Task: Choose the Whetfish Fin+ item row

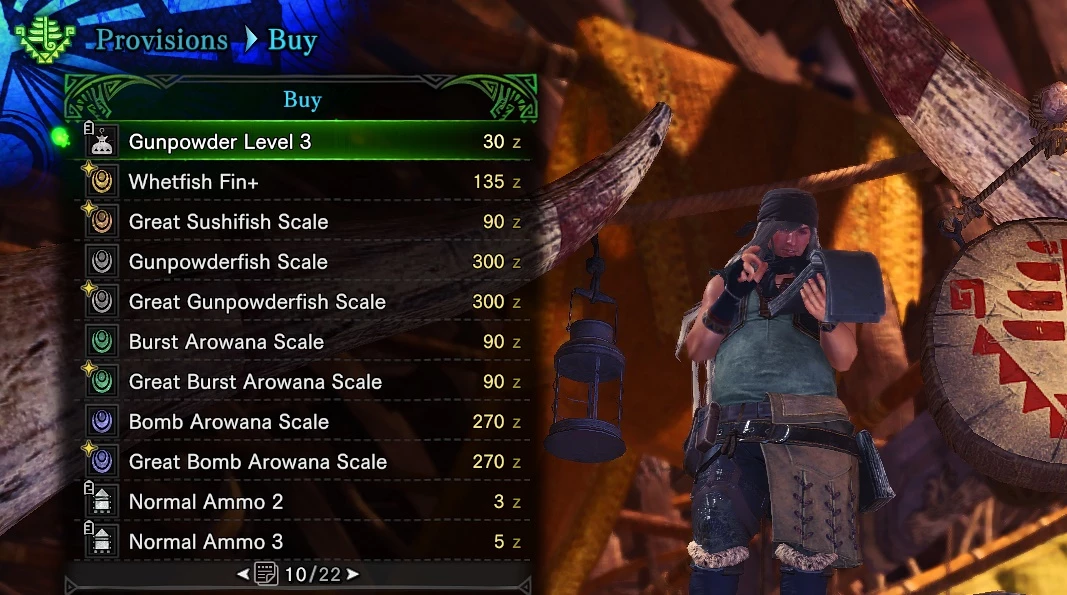Action: [300, 182]
